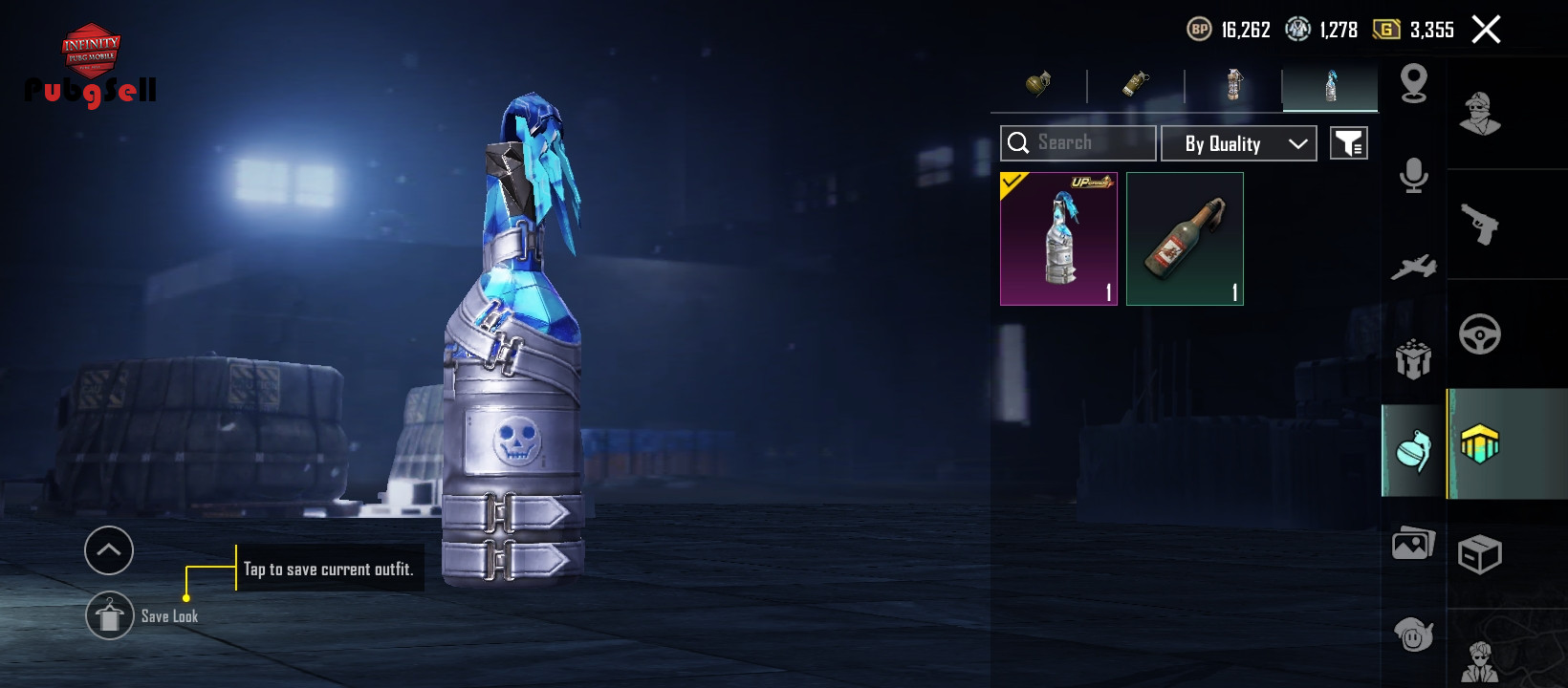Expand the panel with the up arrow
Viewport: 1568px width, 688px height.
(109, 550)
